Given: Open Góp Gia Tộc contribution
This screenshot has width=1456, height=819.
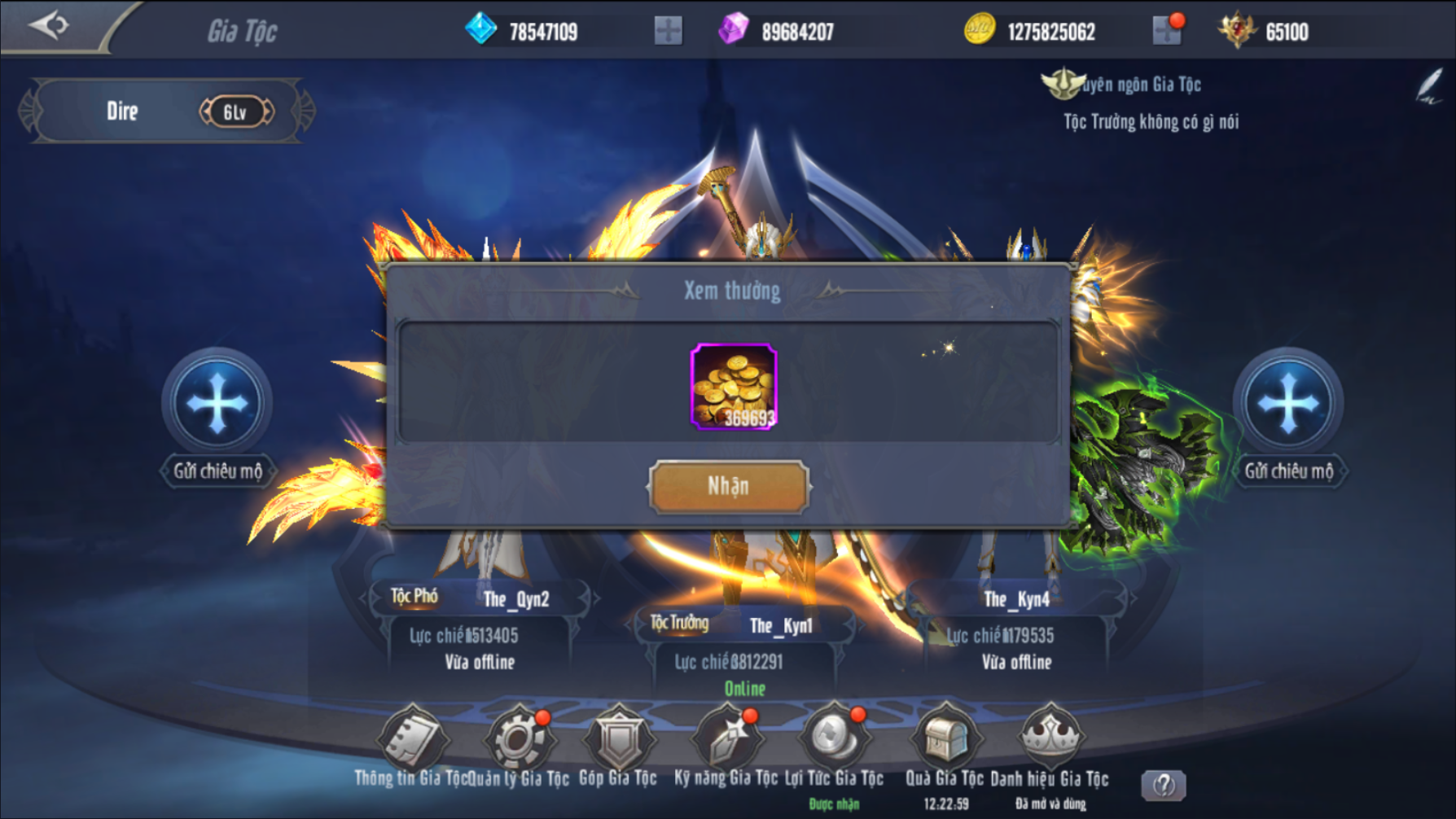Looking at the screenshot, I should [x=618, y=739].
